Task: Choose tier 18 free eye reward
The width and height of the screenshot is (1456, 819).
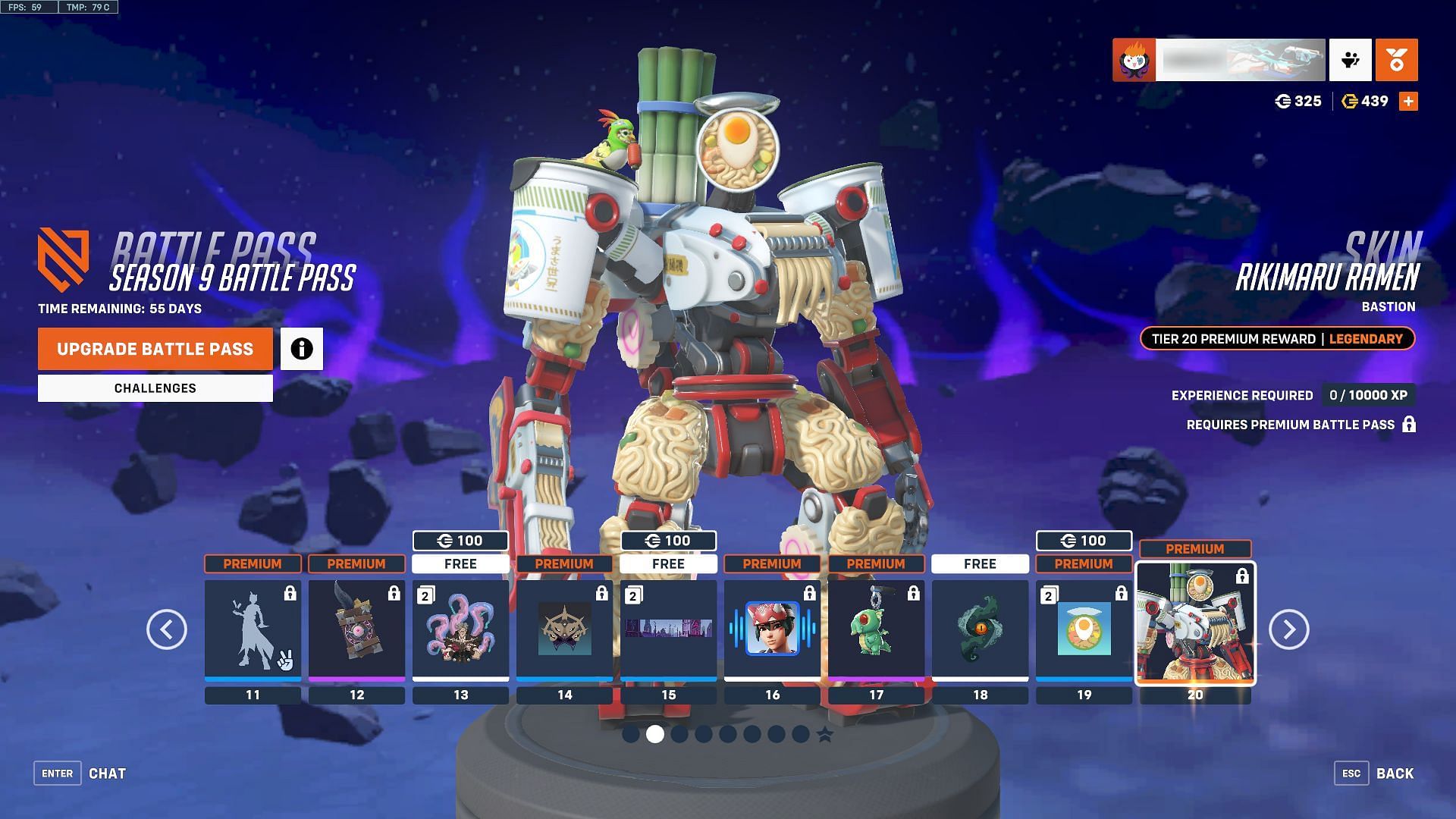Action: point(980,629)
